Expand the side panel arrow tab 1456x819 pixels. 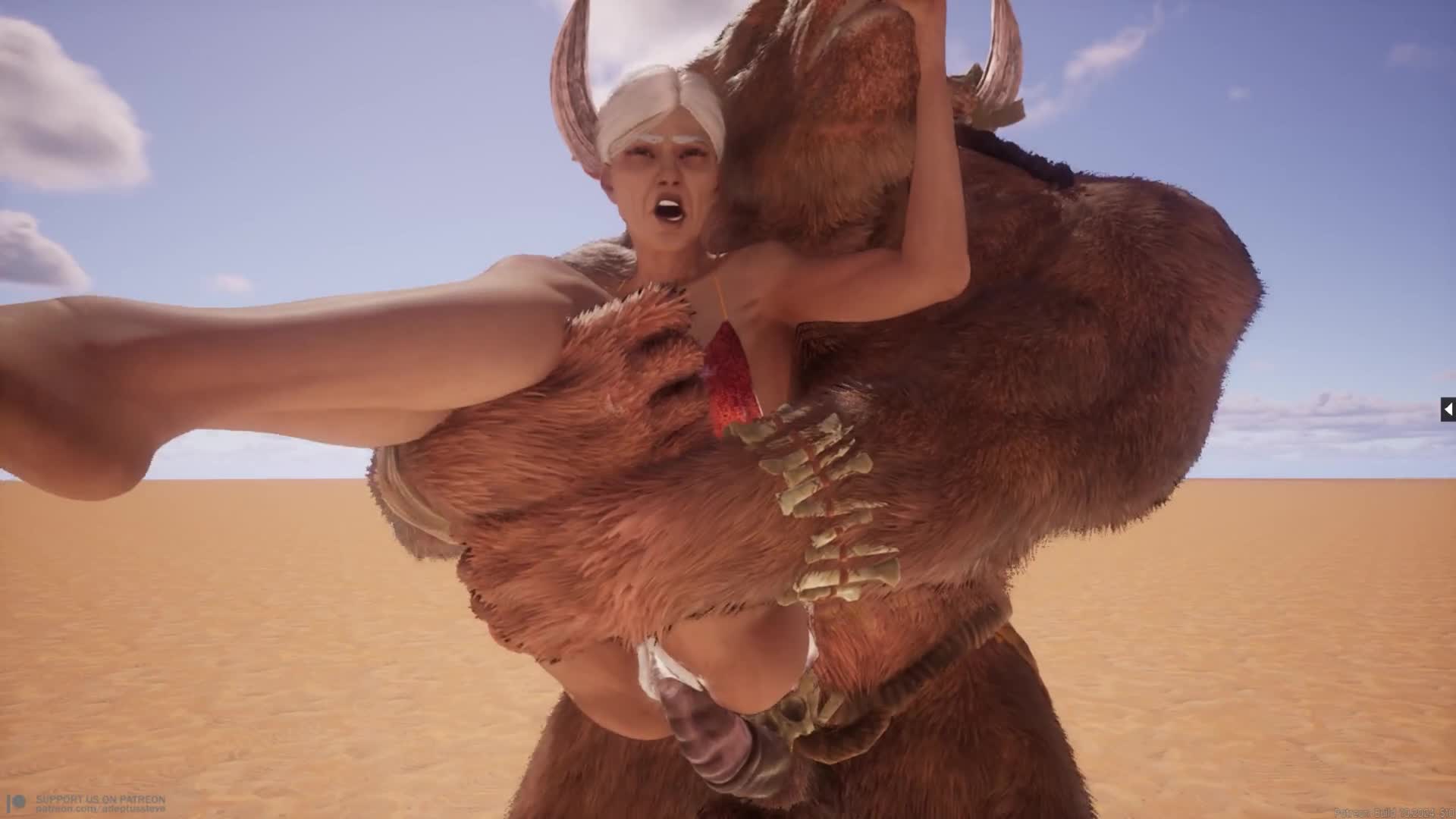[1448, 409]
